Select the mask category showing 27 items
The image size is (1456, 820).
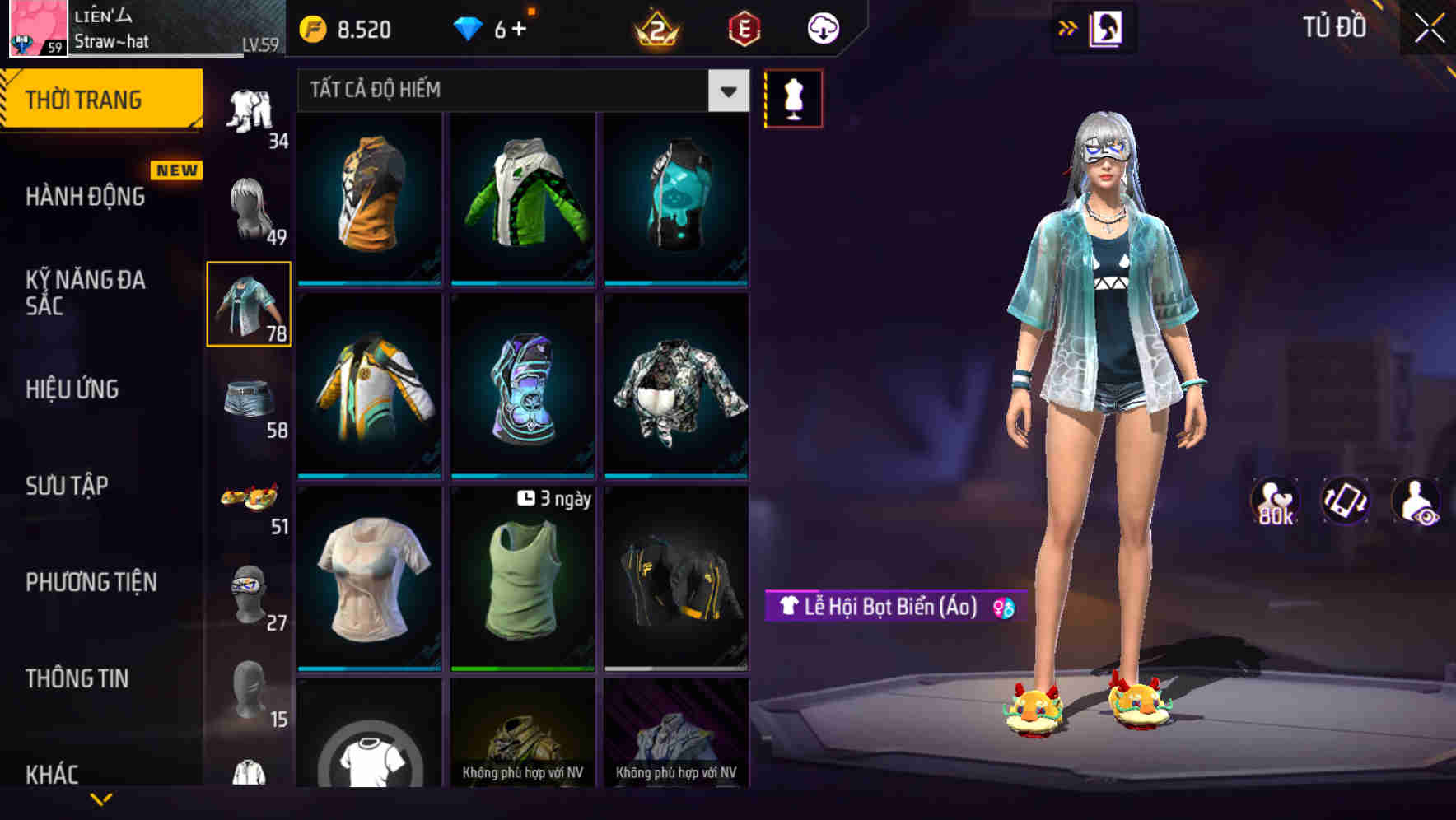(x=249, y=594)
